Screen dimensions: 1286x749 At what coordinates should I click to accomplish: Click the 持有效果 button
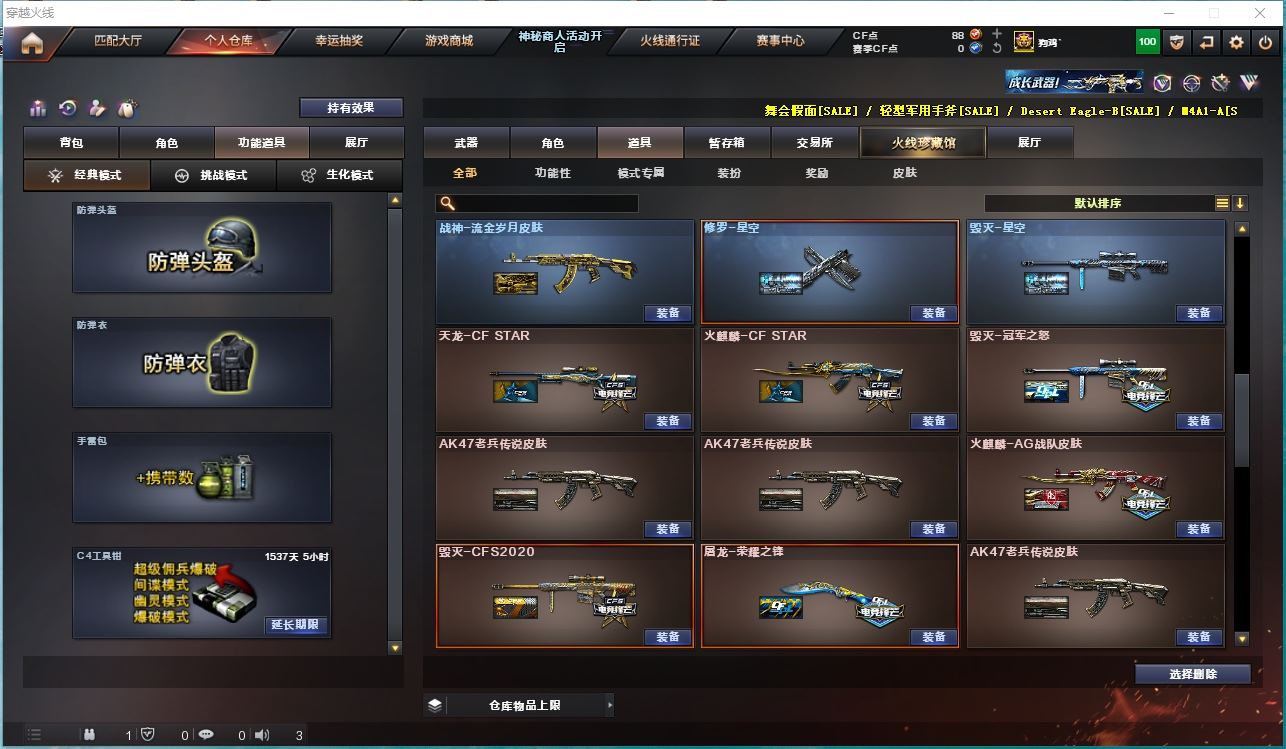(351, 108)
